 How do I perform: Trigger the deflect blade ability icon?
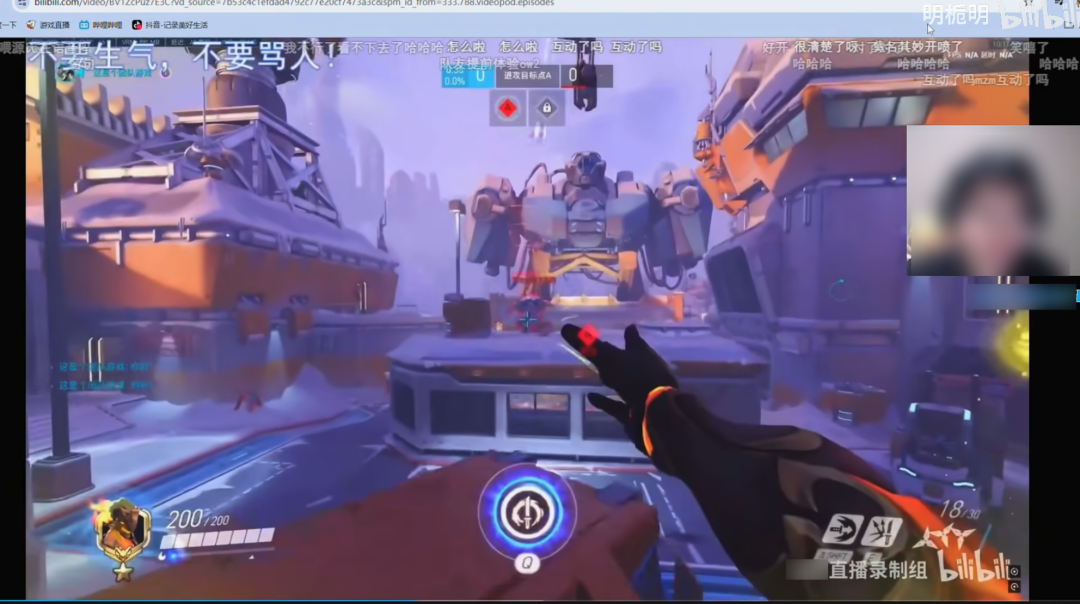point(882,531)
